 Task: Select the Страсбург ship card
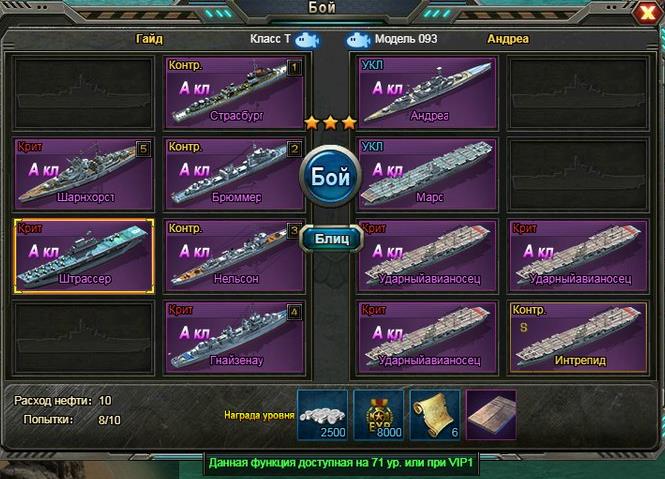[233, 93]
